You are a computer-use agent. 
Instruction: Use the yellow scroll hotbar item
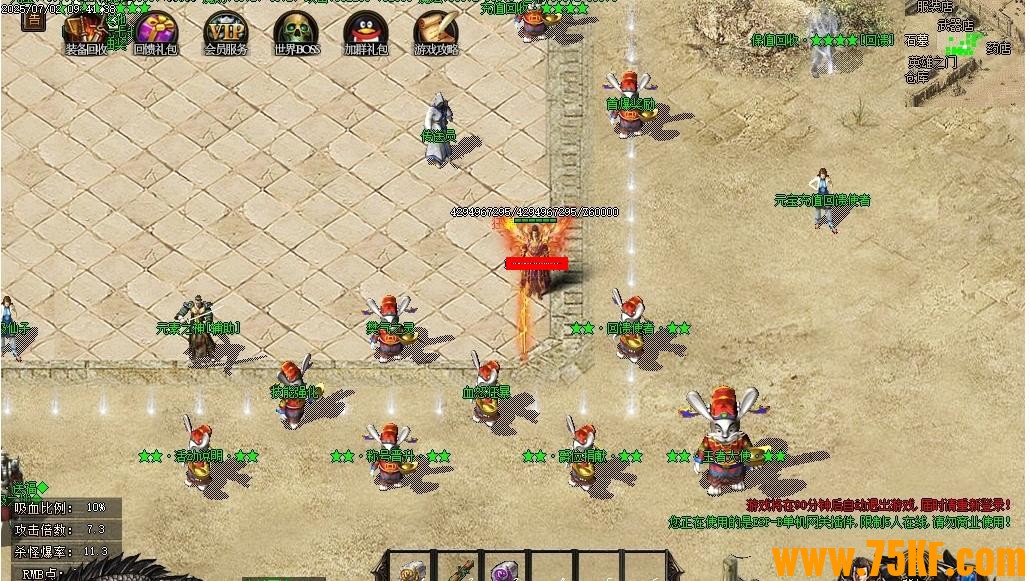[x=412, y=572]
